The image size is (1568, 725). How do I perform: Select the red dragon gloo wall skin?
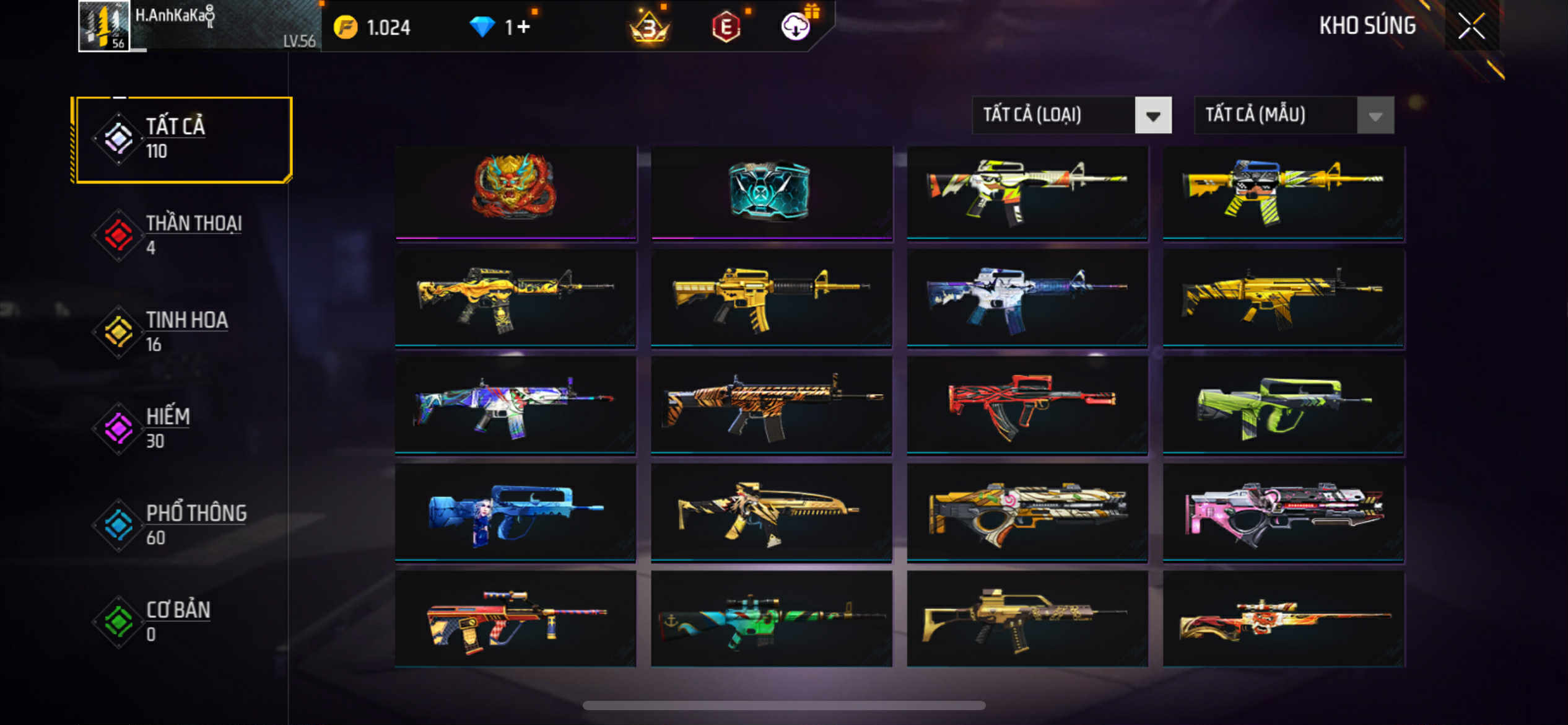coord(515,191)
